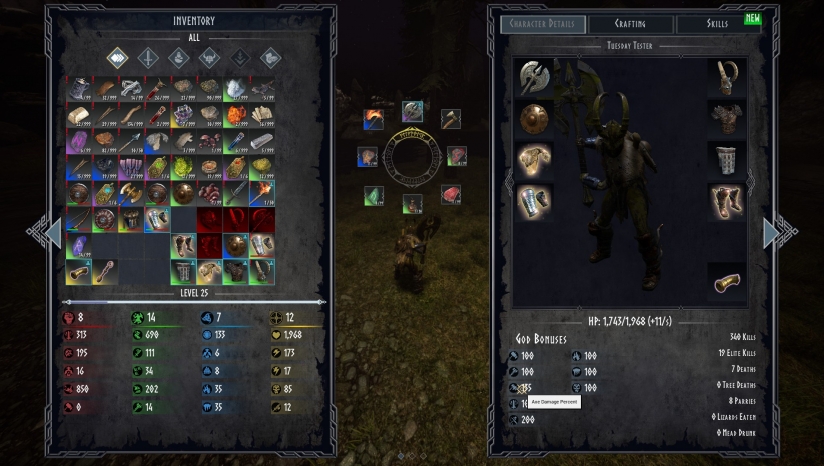Open the Skills tab
The image size is (824, 466).
click(x=717, y=24)
